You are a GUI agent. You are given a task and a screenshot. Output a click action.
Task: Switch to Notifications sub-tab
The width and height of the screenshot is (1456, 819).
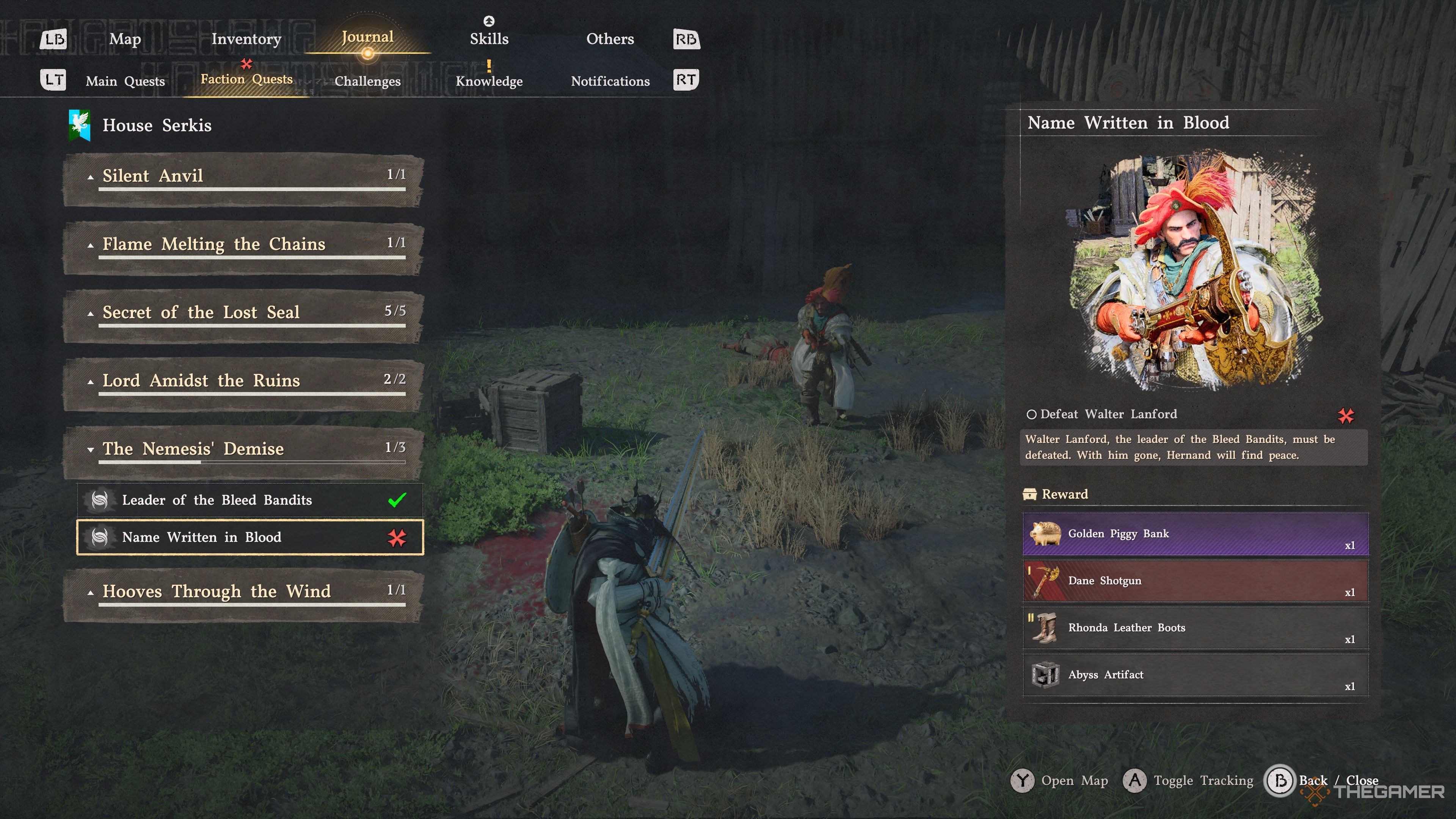click(x=610, y=82)
